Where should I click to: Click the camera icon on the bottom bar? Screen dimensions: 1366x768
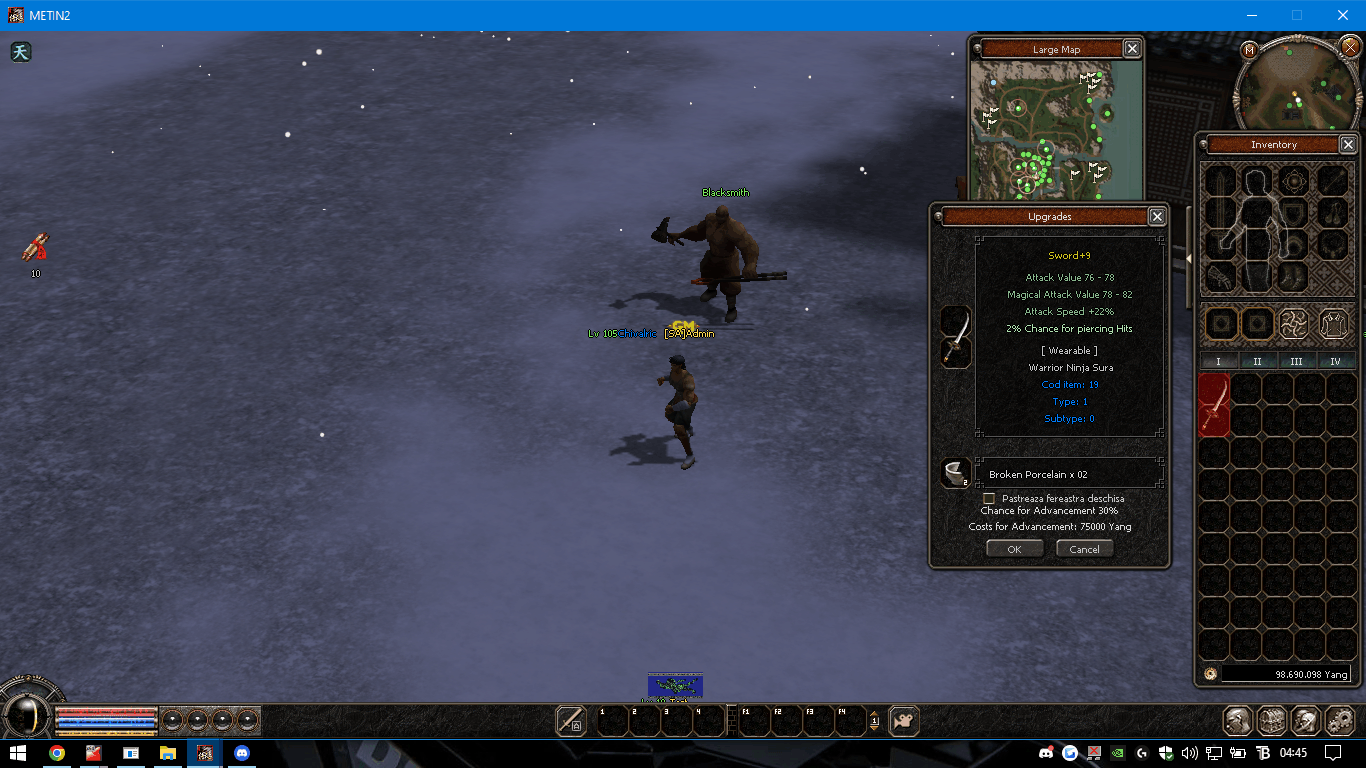tap(904, 720)
